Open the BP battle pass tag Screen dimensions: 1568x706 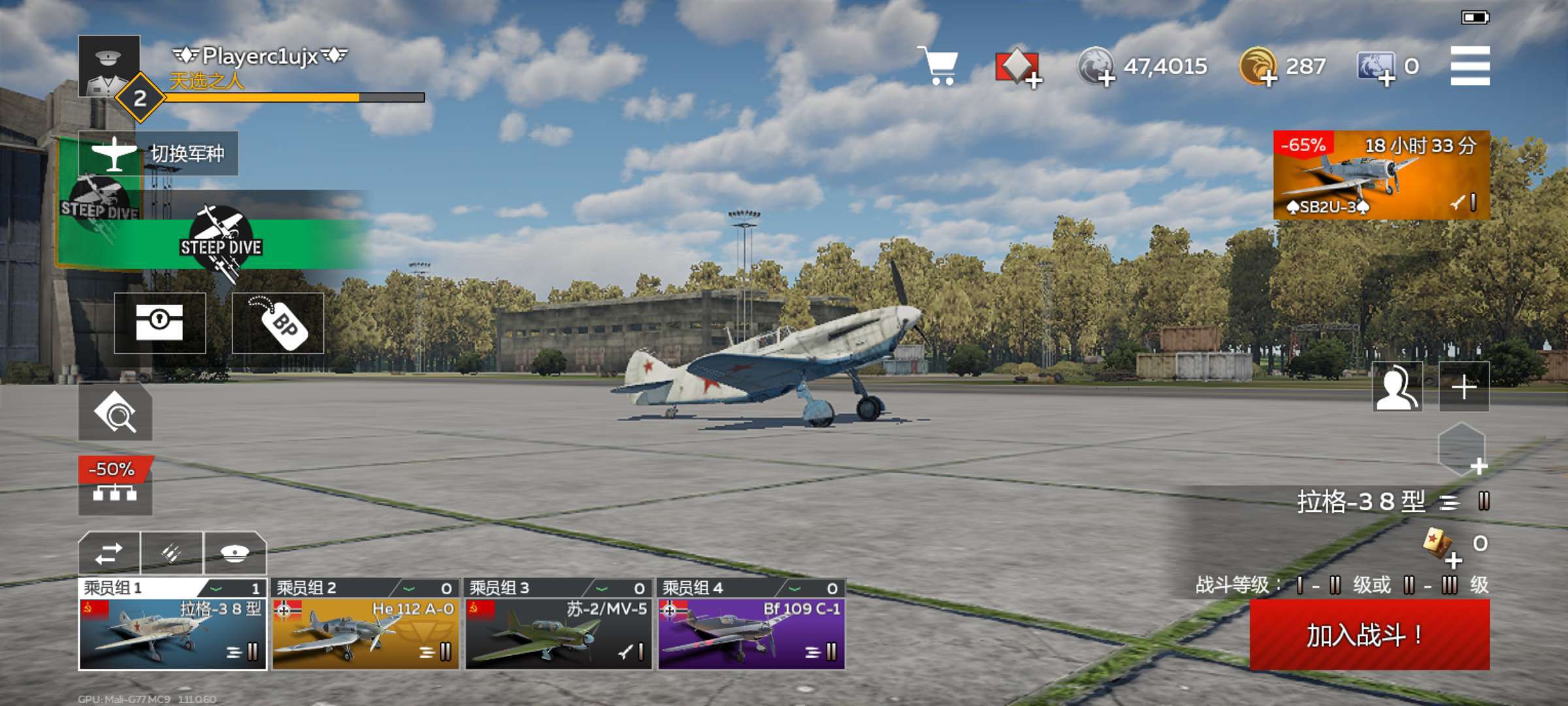coord(278,323)
